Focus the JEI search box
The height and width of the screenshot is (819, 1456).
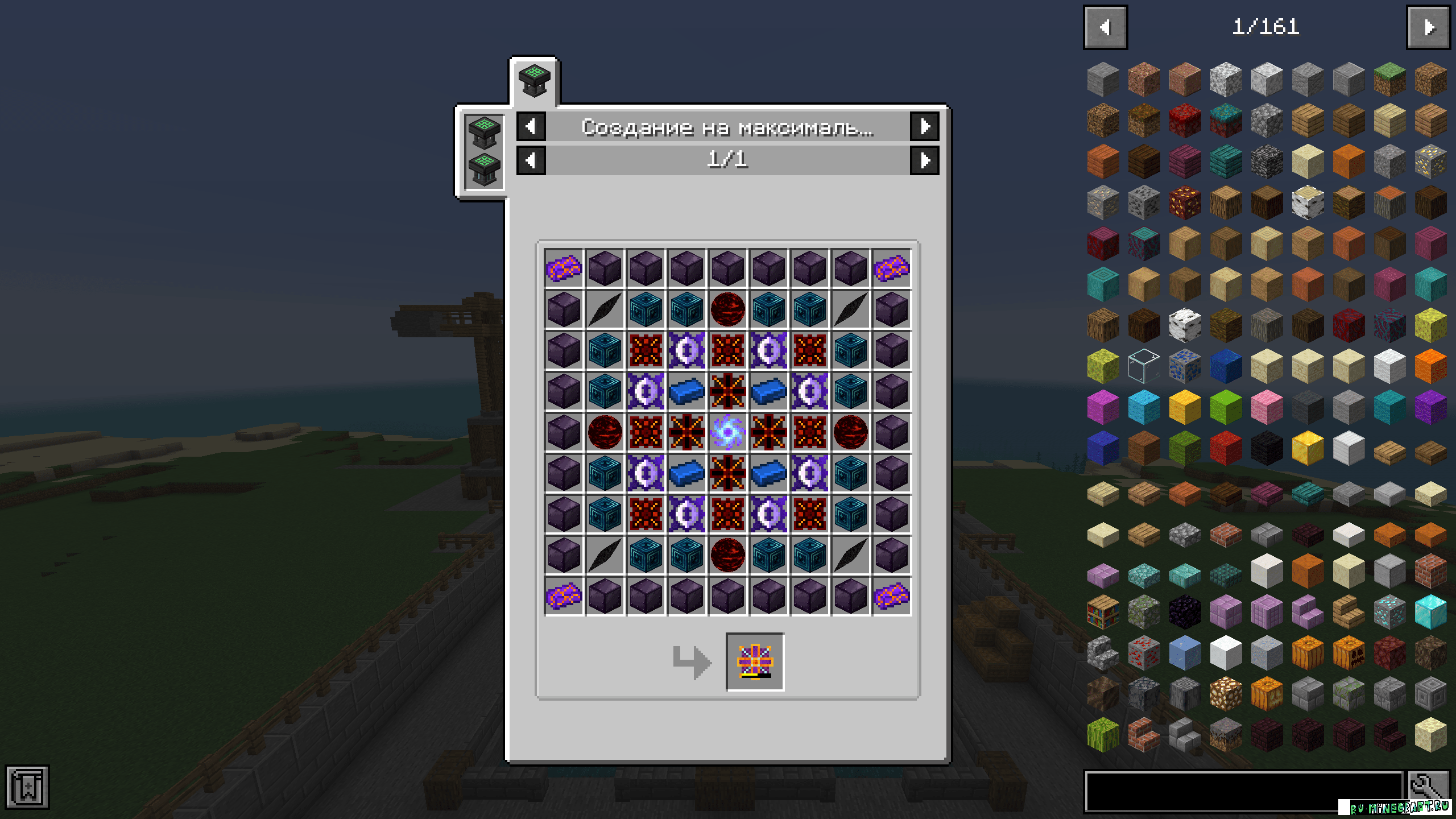pos(1244,791)
